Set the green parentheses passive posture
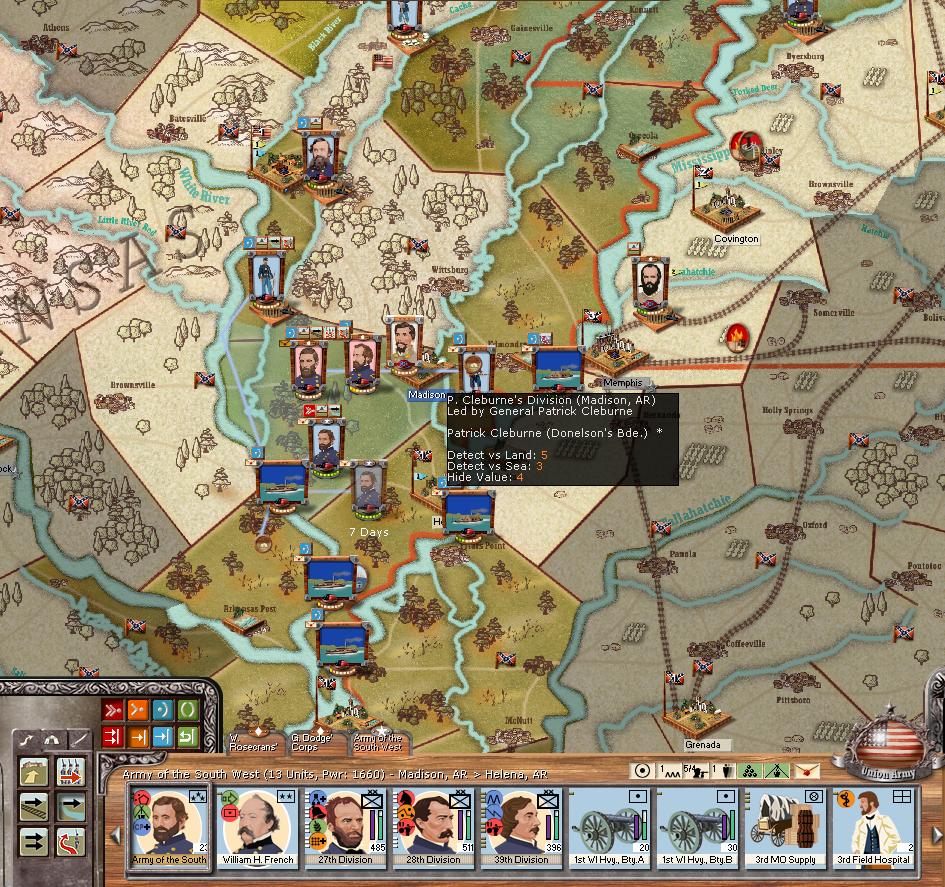This screenshot has width=945, height=887. (187, 711)
